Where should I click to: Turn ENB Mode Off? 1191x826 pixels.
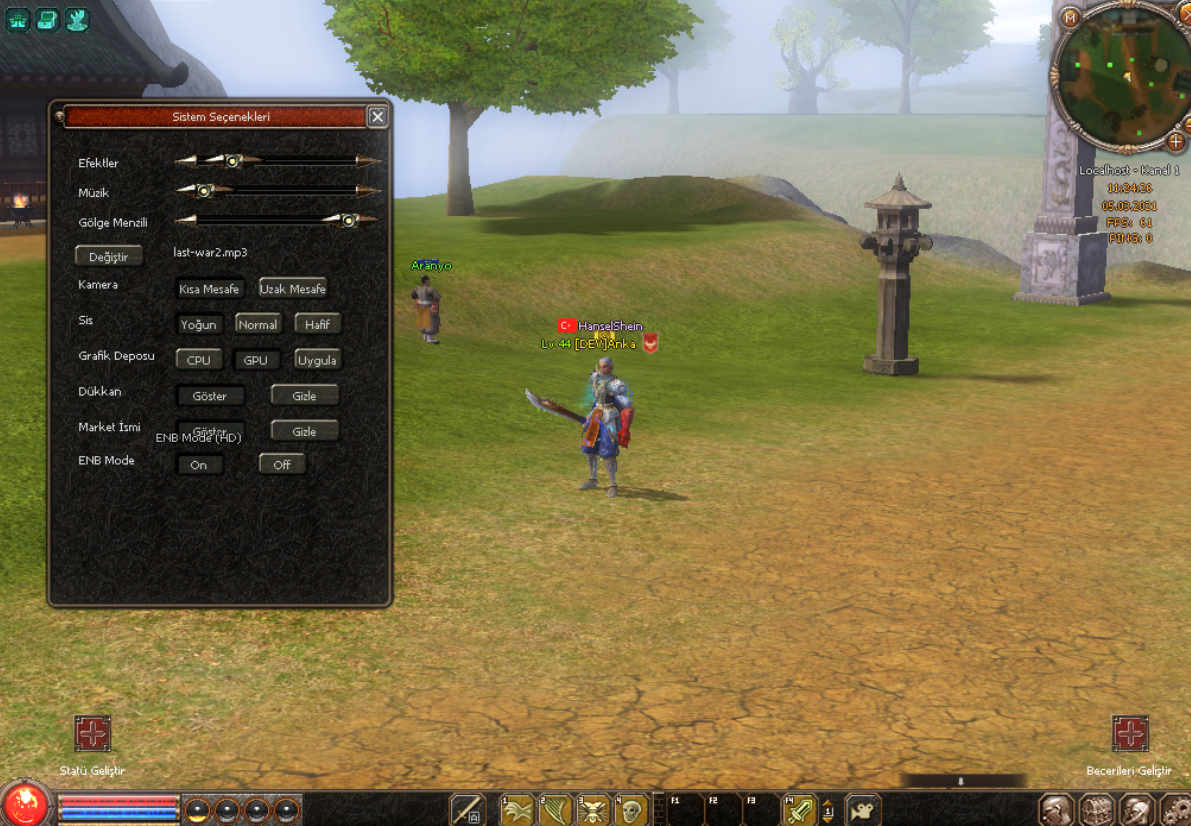coord(282,465)
